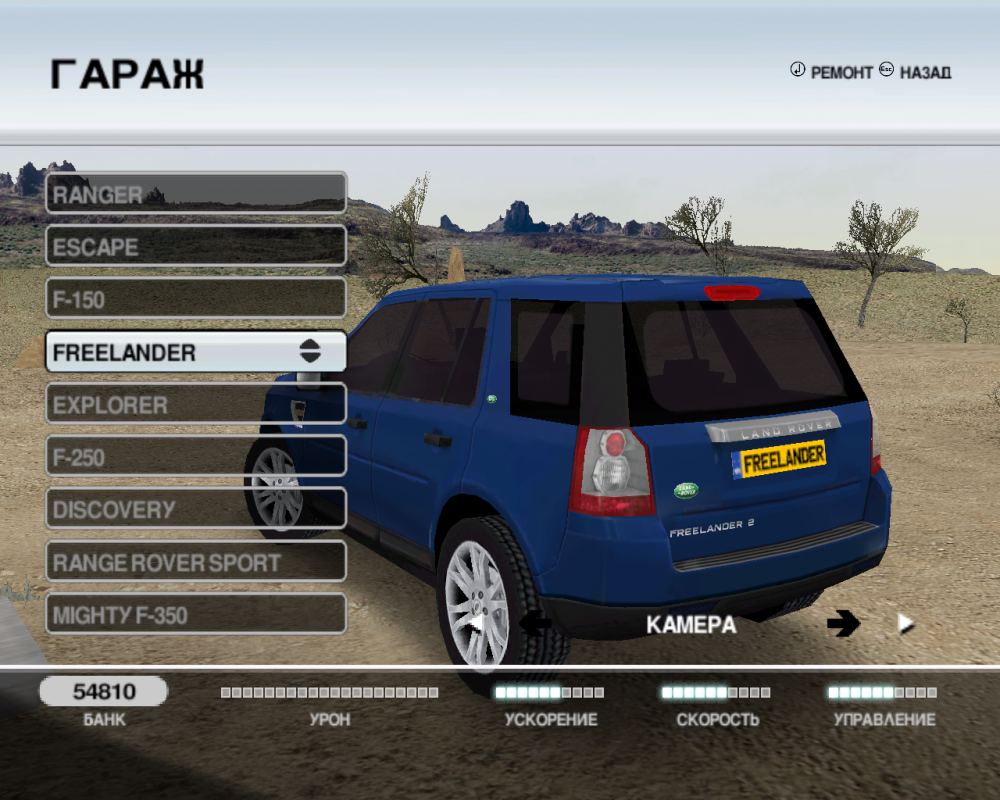The width and height of the screenshot is (1000, 800).
Task: Click the highlighted Freelander entry
Action: [x=170, y=352]
